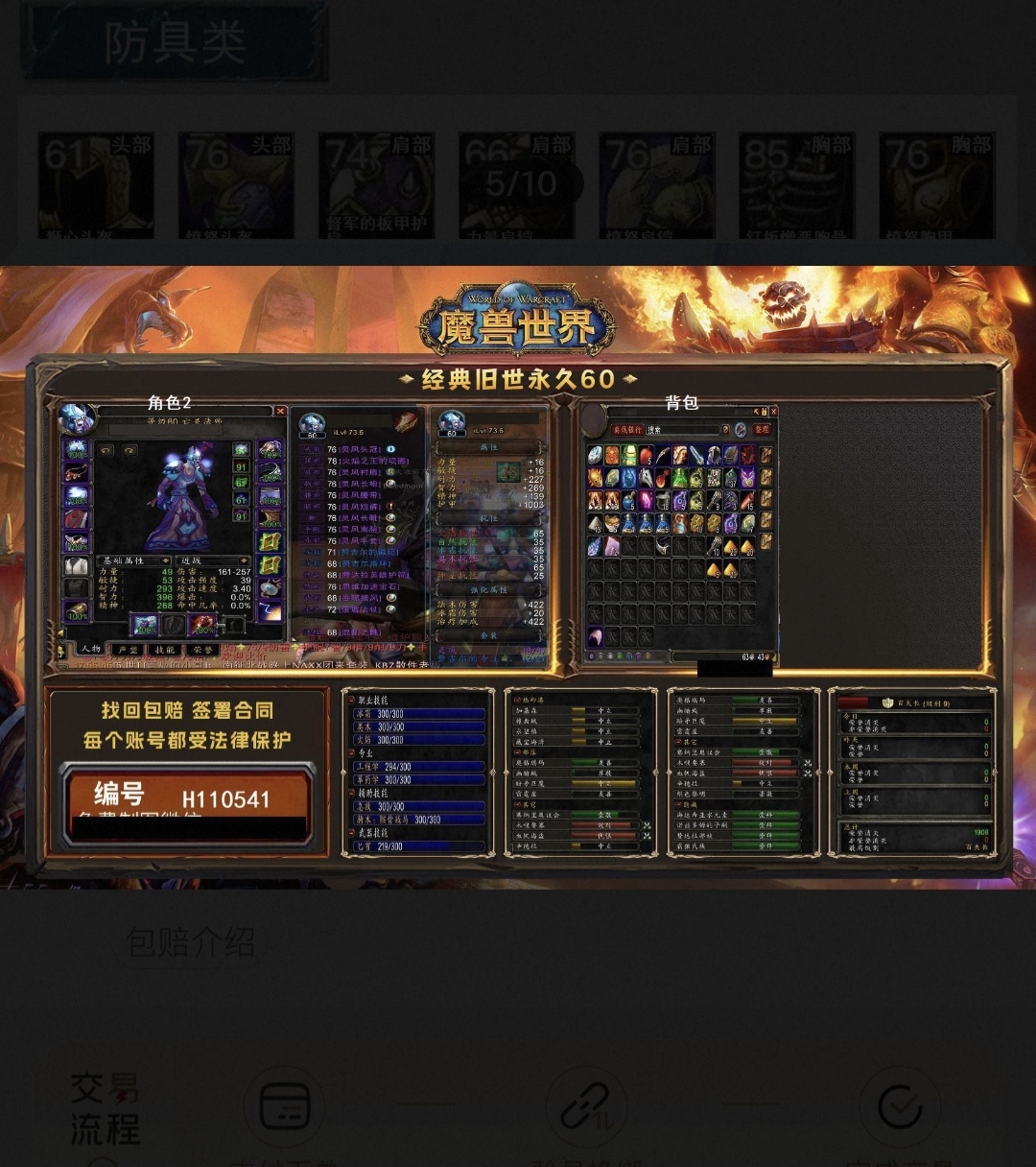Open the 技能 skills tab
The width and height of the screenshot is (1036, 1167).
pos(165,650)
